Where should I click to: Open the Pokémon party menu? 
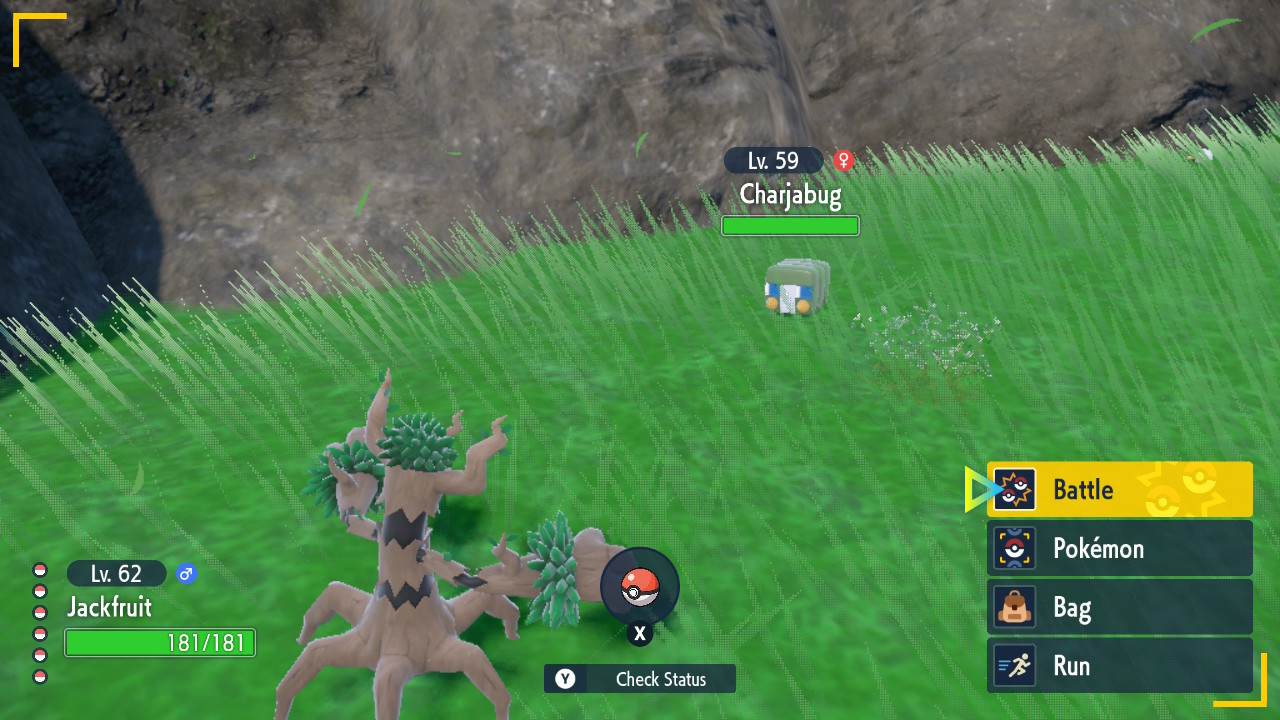[x=1119, y=548]
